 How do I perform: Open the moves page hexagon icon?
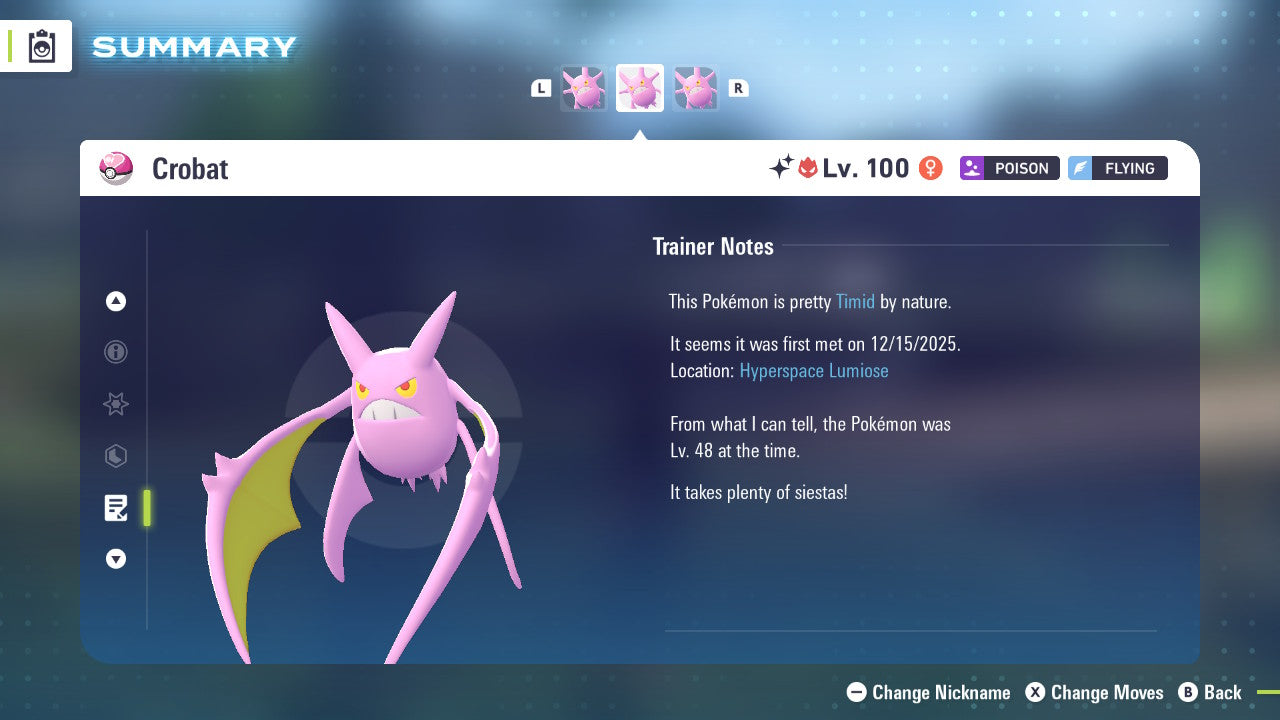point(115,456)
